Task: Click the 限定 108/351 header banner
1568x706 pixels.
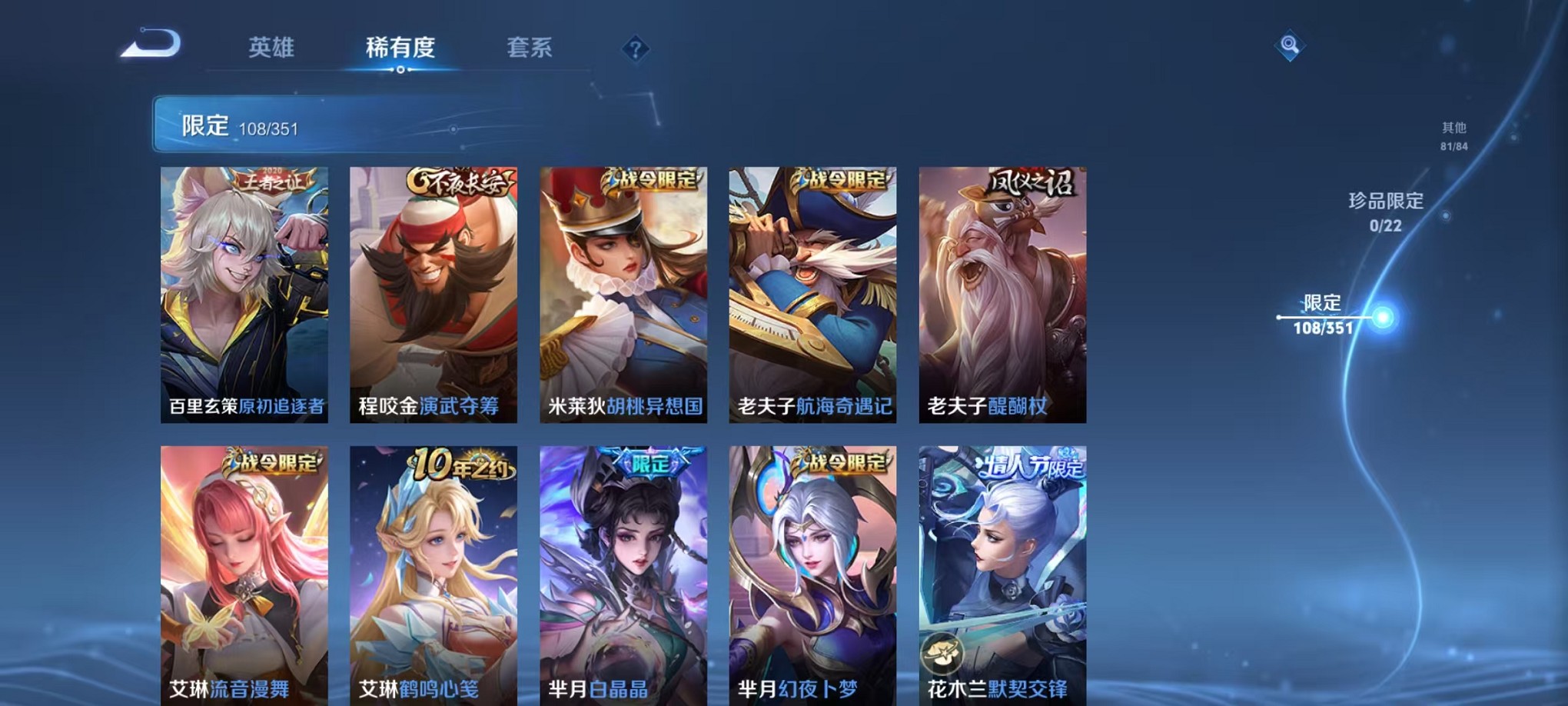Action: tap(307, 123)
